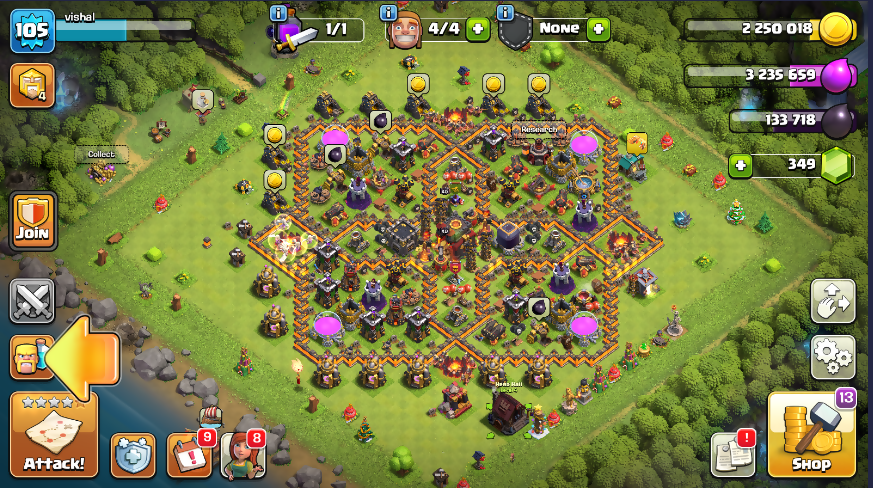Open the army barbarian icon
873x488 pixels.
click(30, 356)
